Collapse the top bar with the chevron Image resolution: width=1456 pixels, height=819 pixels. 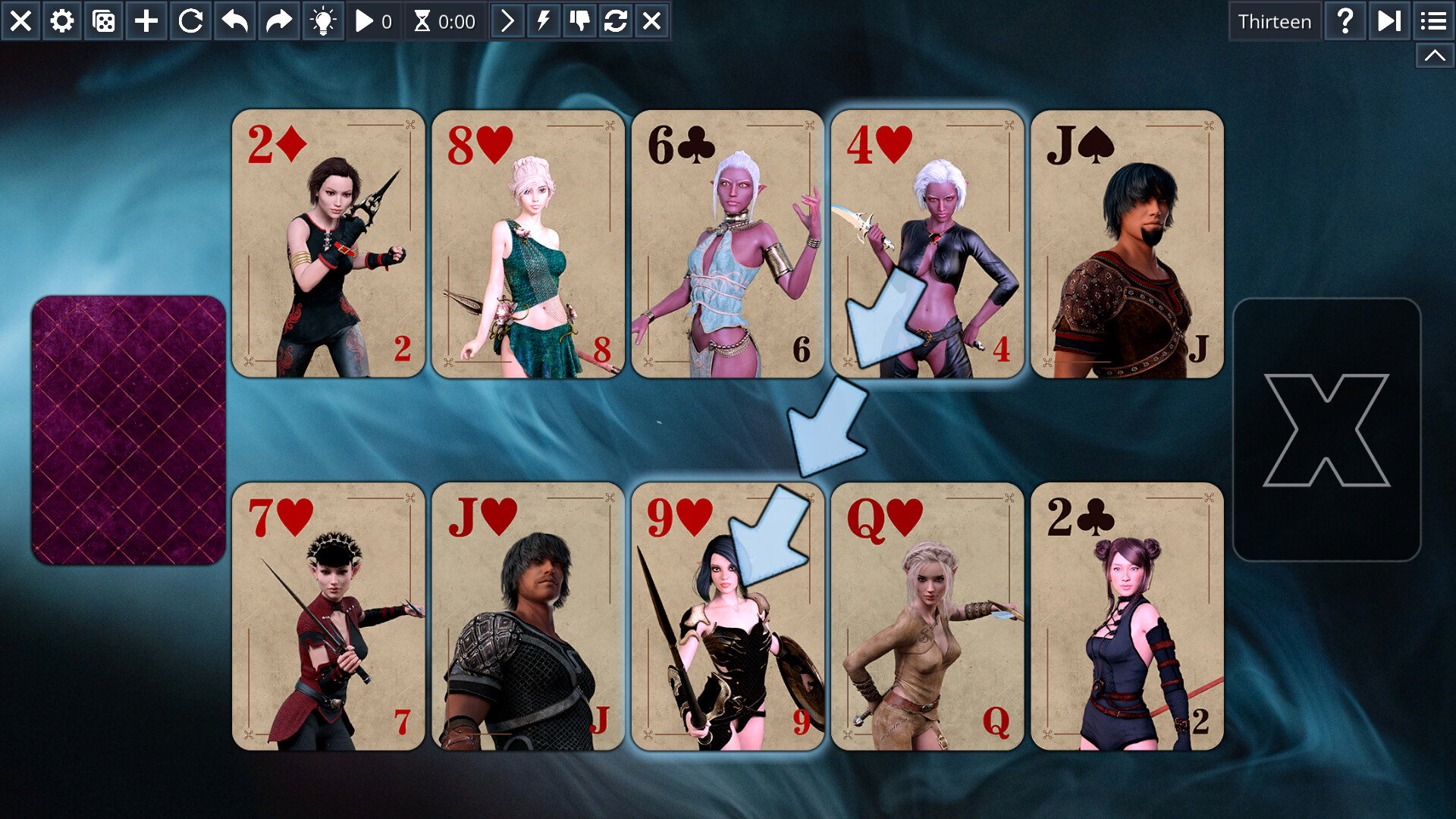(1435, 55)
